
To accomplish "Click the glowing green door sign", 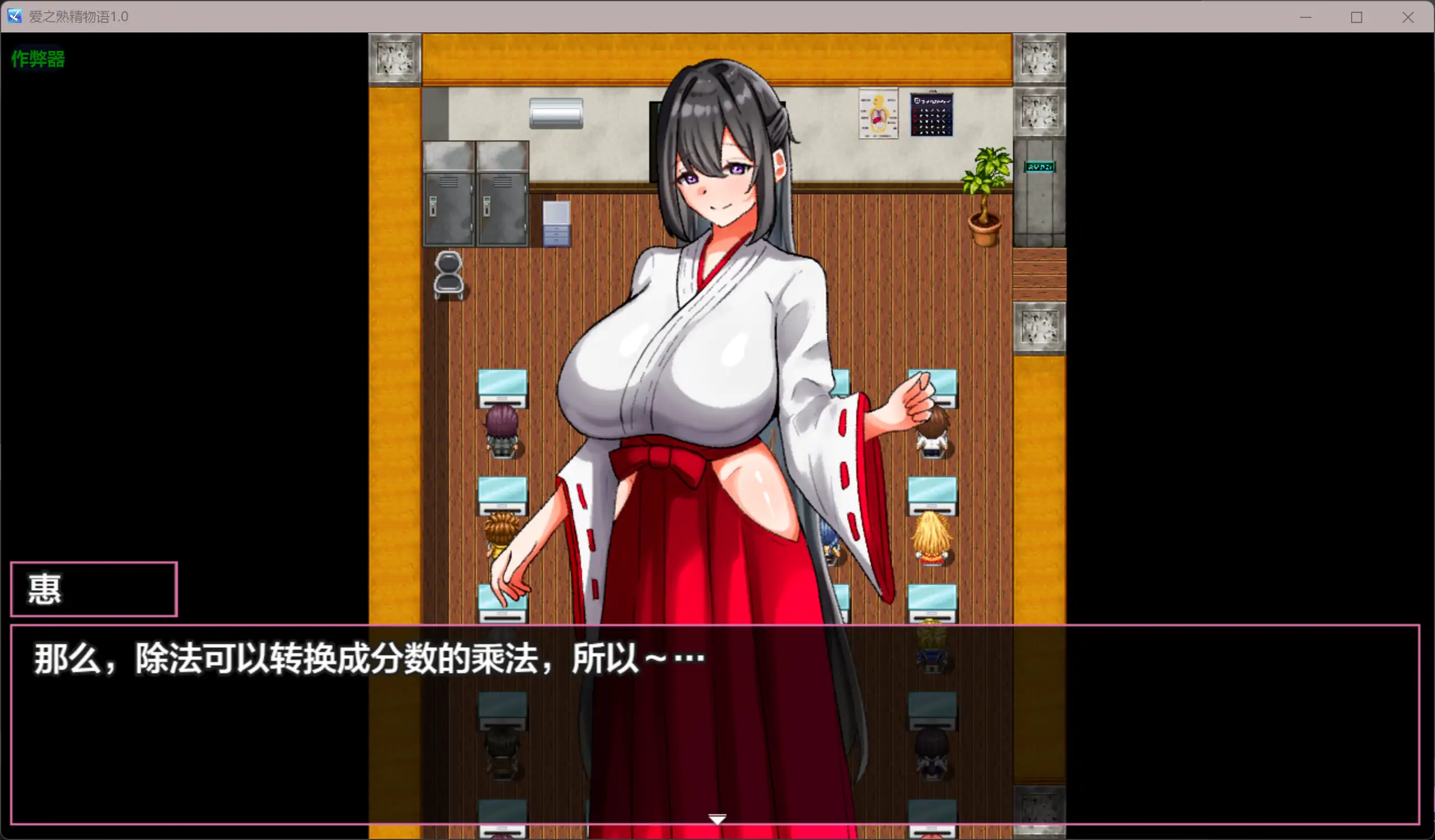I will [1040, 166].
